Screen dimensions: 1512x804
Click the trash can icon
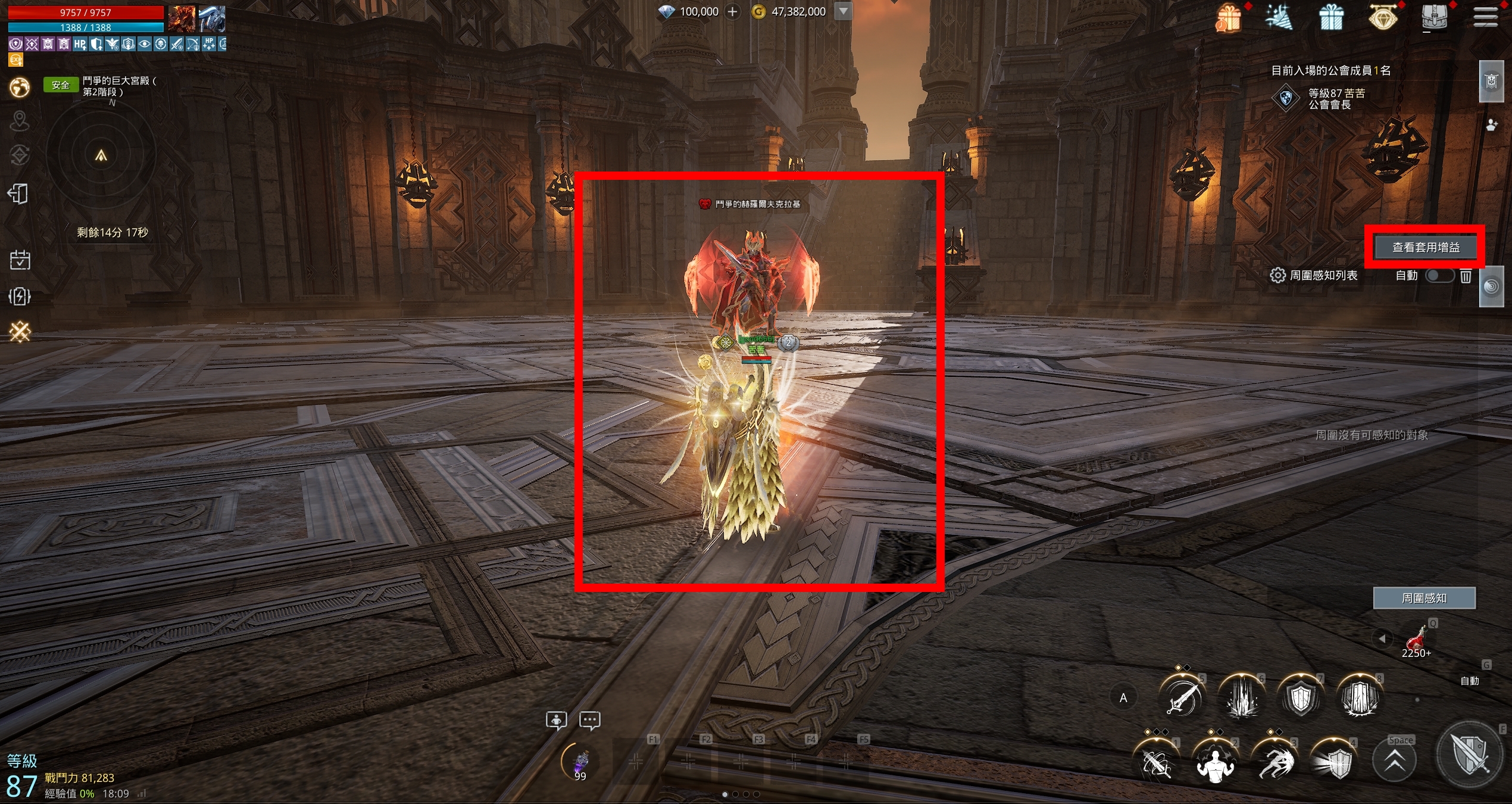1466,276
